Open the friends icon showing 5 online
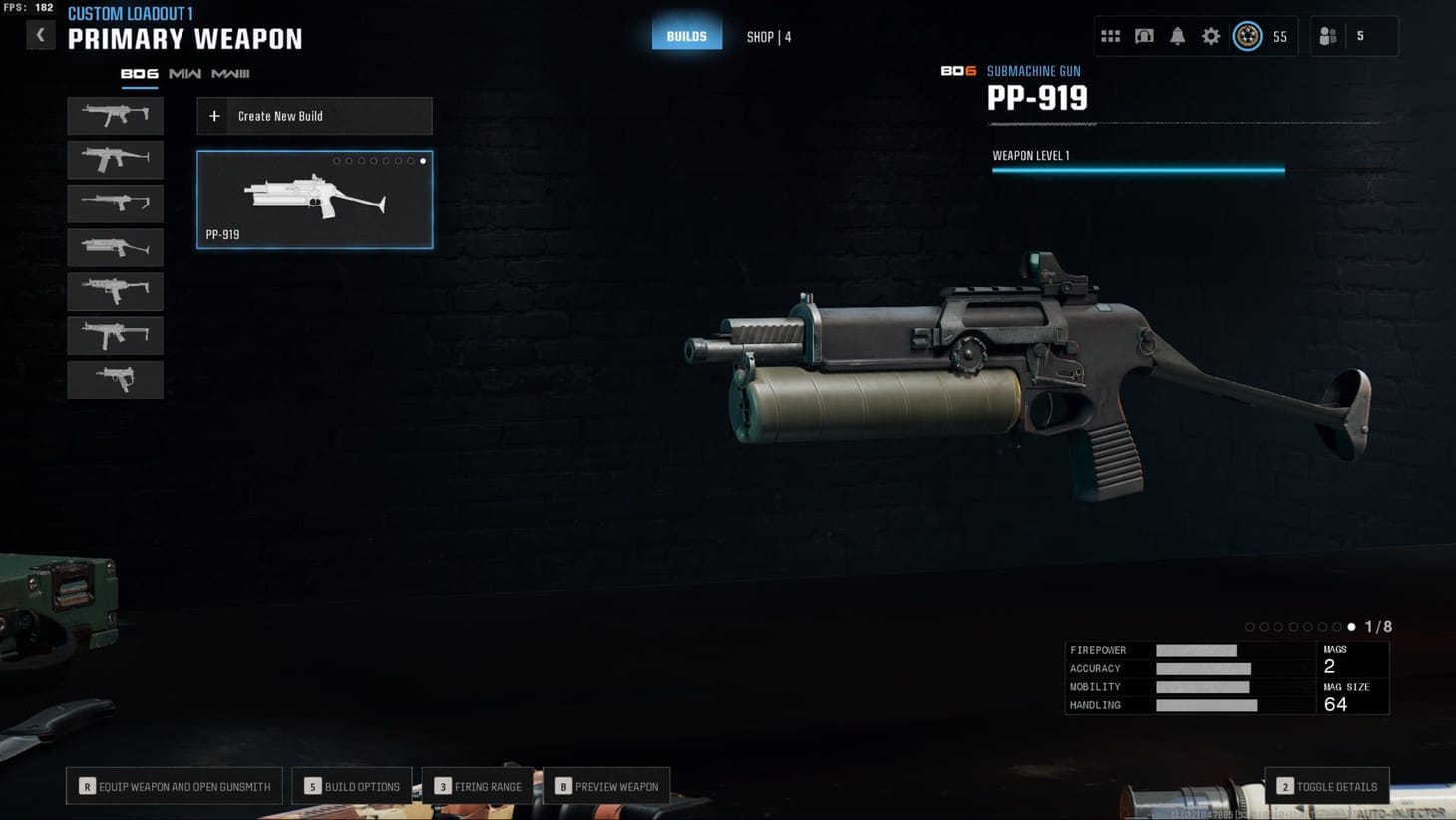 1327,36
